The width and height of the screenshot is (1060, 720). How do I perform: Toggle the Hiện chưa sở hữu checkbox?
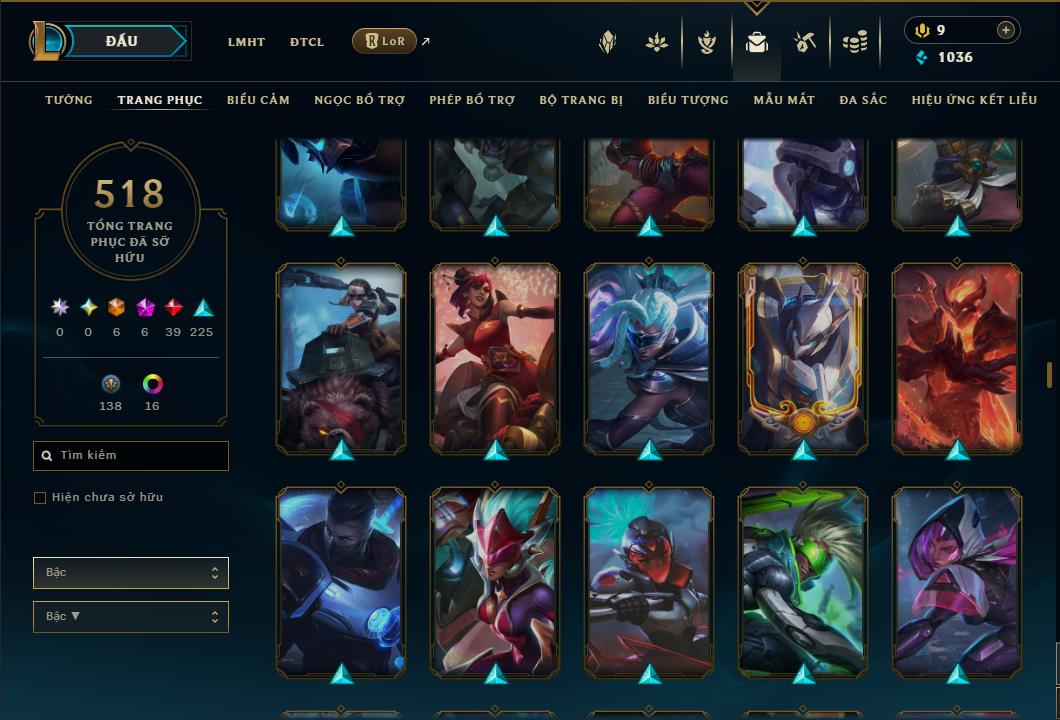(x=40, y=498)
